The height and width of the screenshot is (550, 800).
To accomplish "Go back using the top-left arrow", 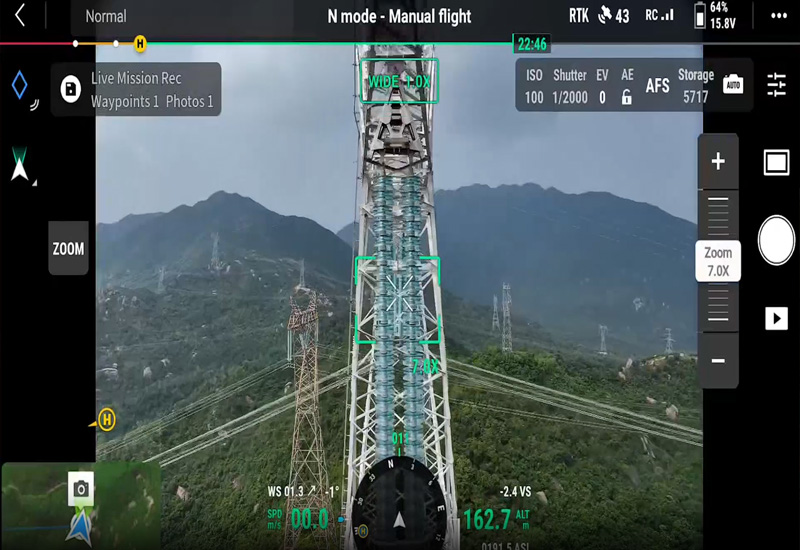I will (20, 15).
